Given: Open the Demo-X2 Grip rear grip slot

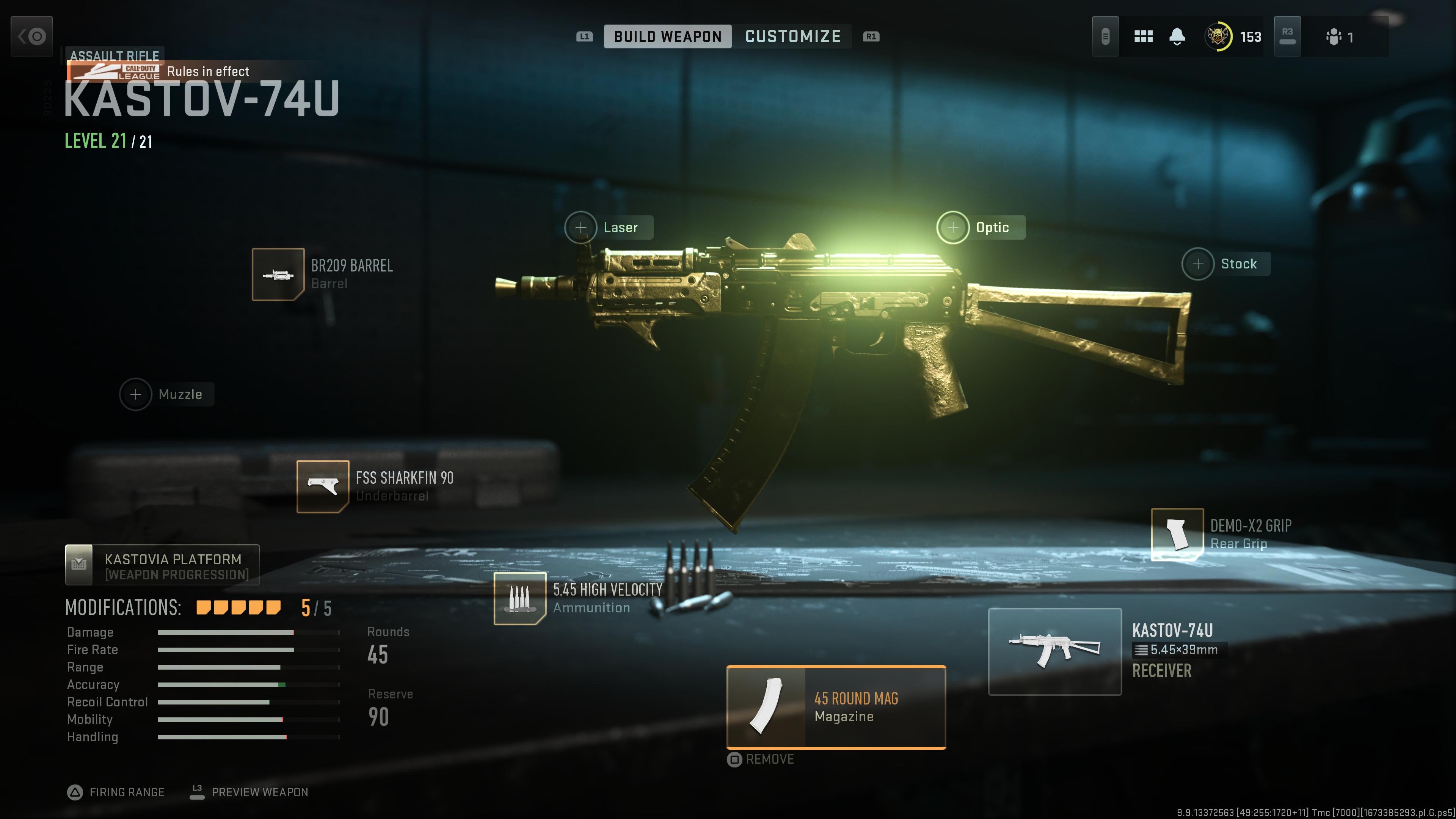Looking at the screenshot, I should tap(1177, 534).
